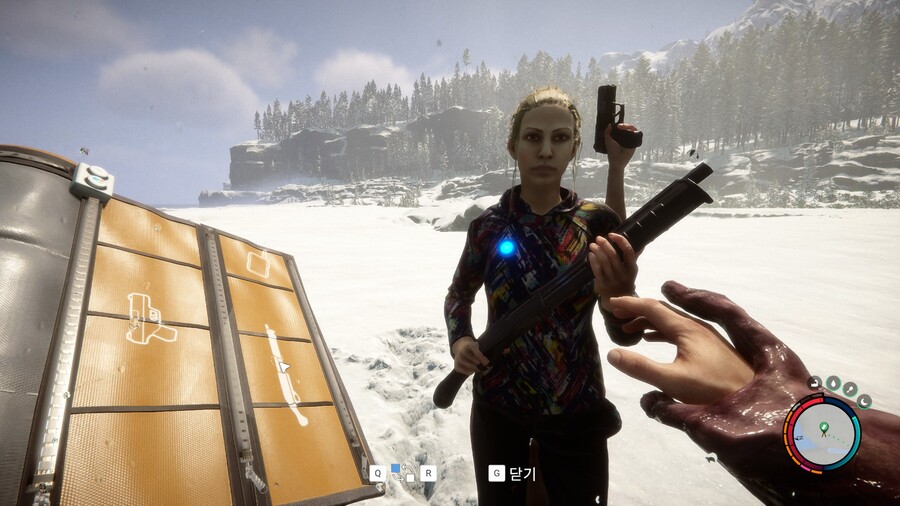The image size is (900, 506).
Task: Click the circular GPS minimap
Action: click(823, 432)
